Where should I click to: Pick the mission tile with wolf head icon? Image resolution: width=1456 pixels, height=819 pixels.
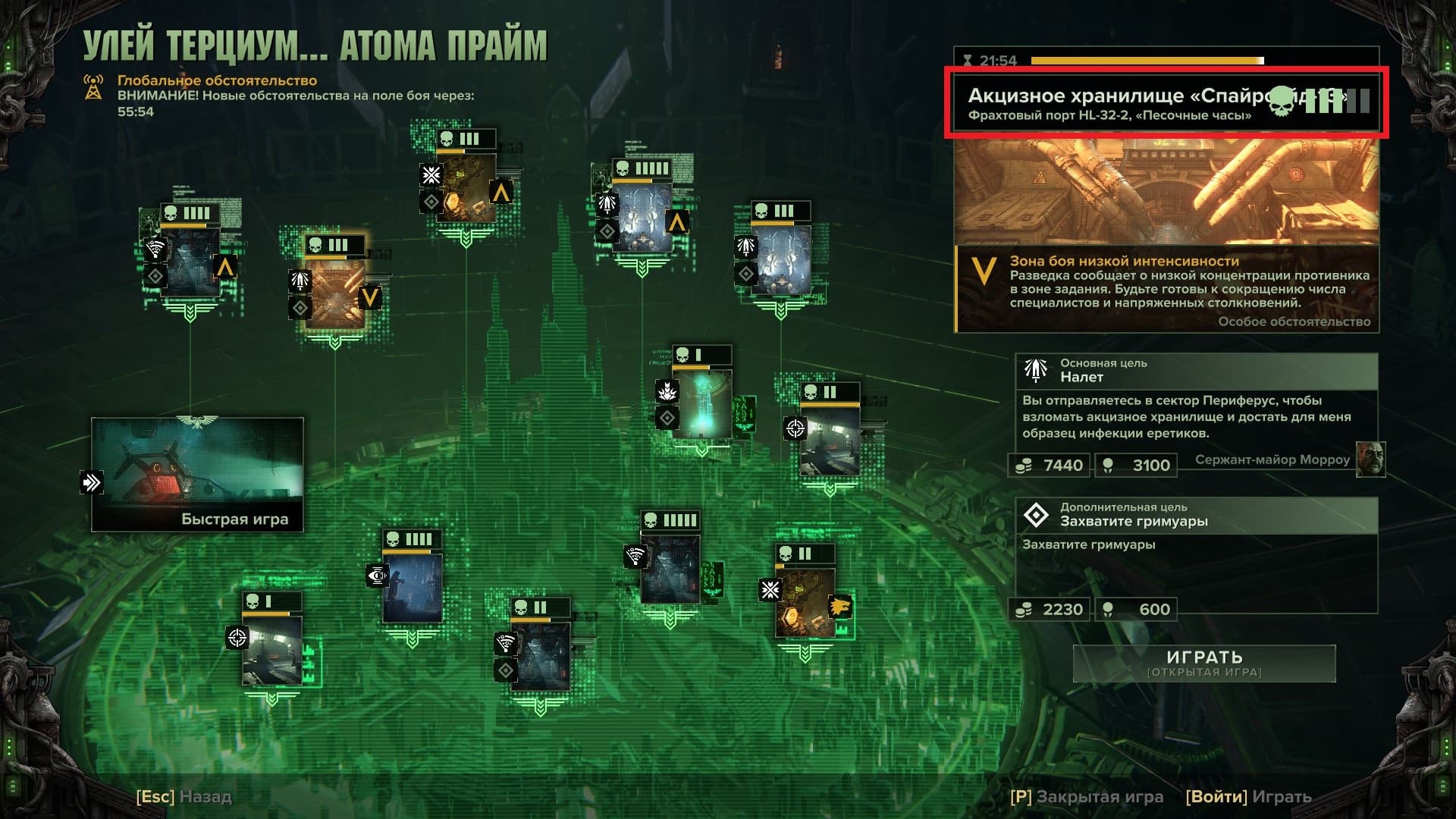[x=805, y=602]
